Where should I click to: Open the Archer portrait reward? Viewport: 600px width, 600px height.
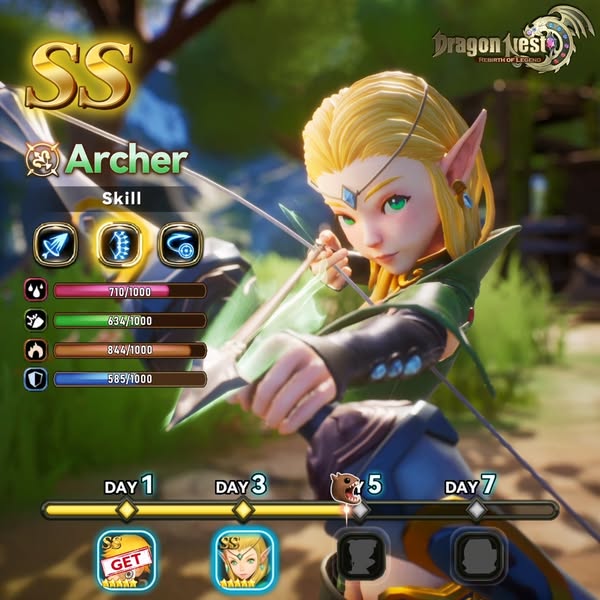click(x=243, y=560)
